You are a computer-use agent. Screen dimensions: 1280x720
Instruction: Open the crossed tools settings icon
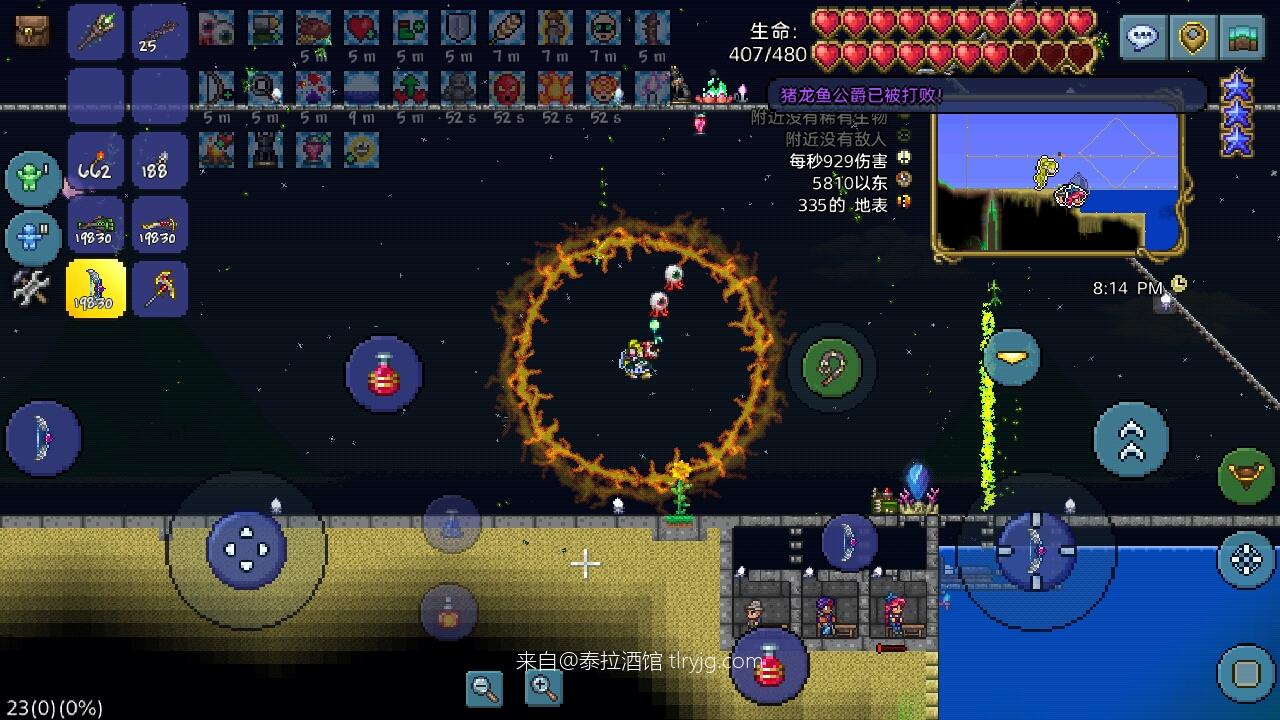31,289
